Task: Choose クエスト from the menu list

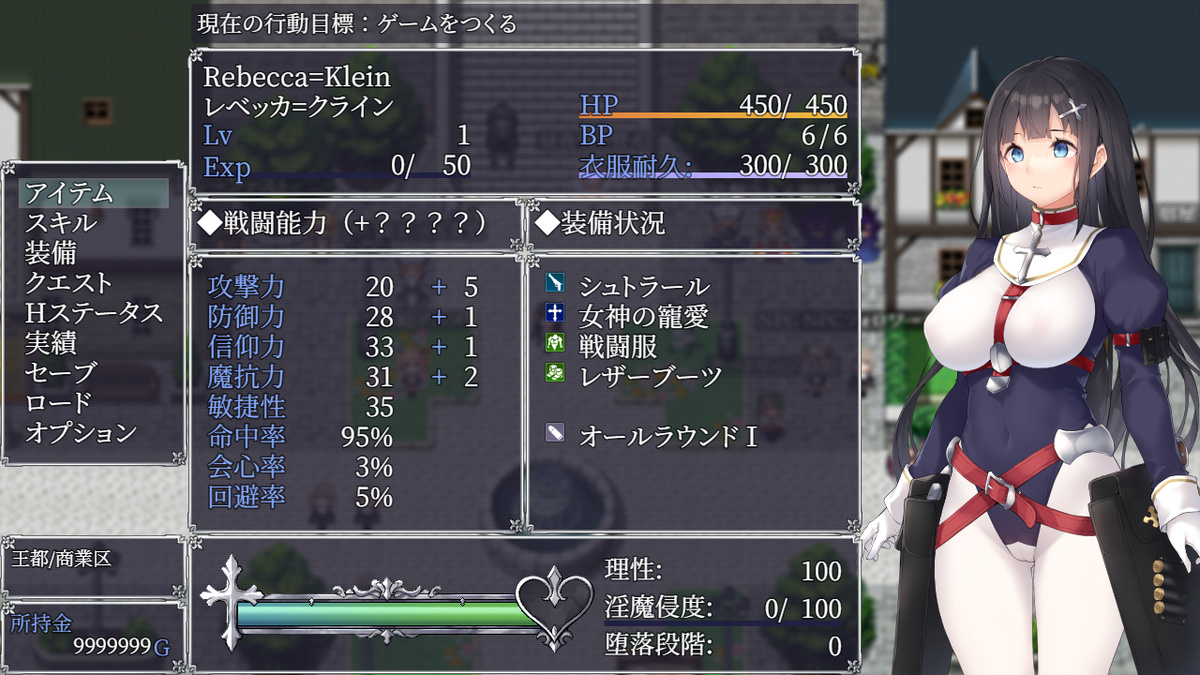Action: tap(69, 283)
